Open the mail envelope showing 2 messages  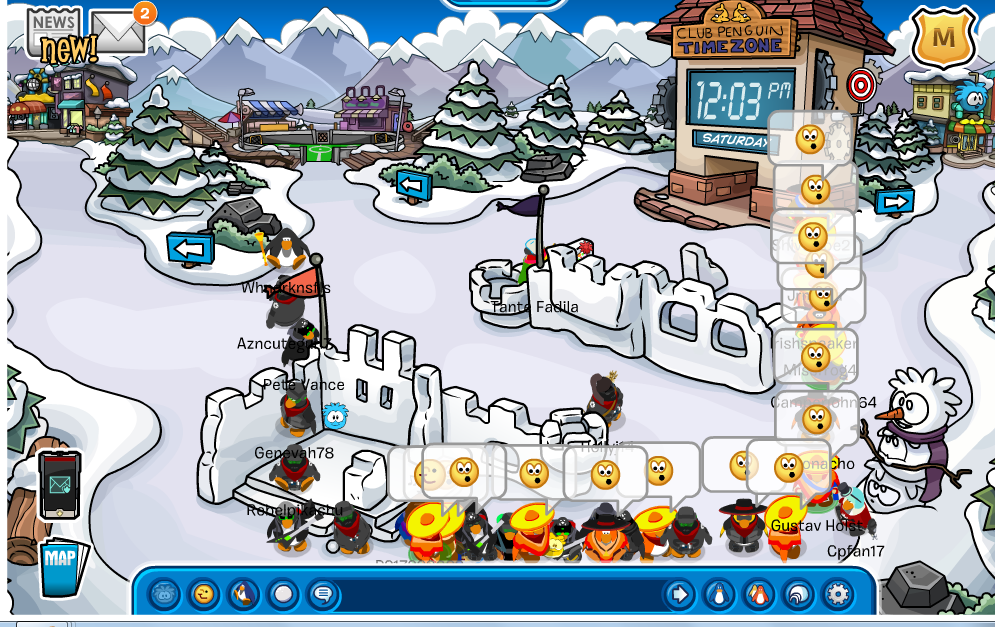(x=119, y=31)
